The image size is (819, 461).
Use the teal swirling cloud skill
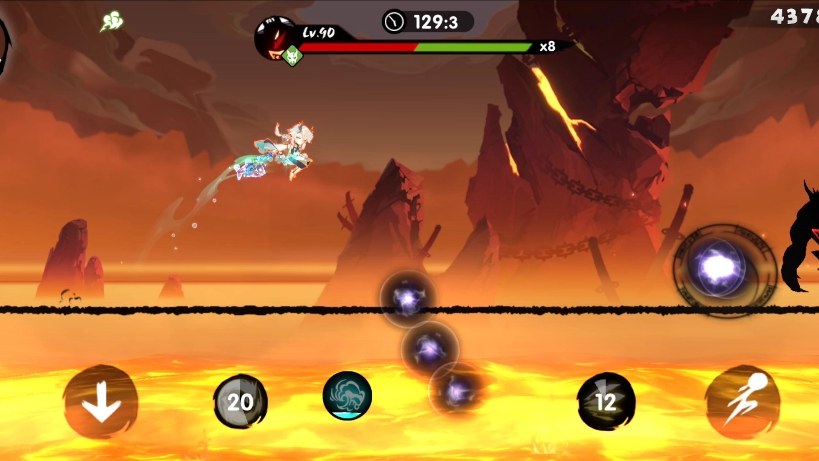coord(347,395)
